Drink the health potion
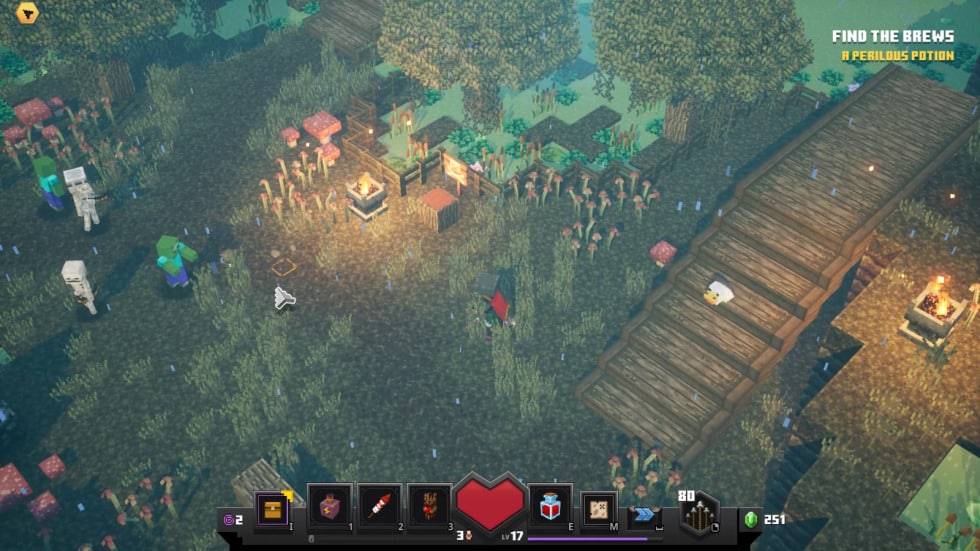This screenshot has width=980, height=551. (550, 506)
